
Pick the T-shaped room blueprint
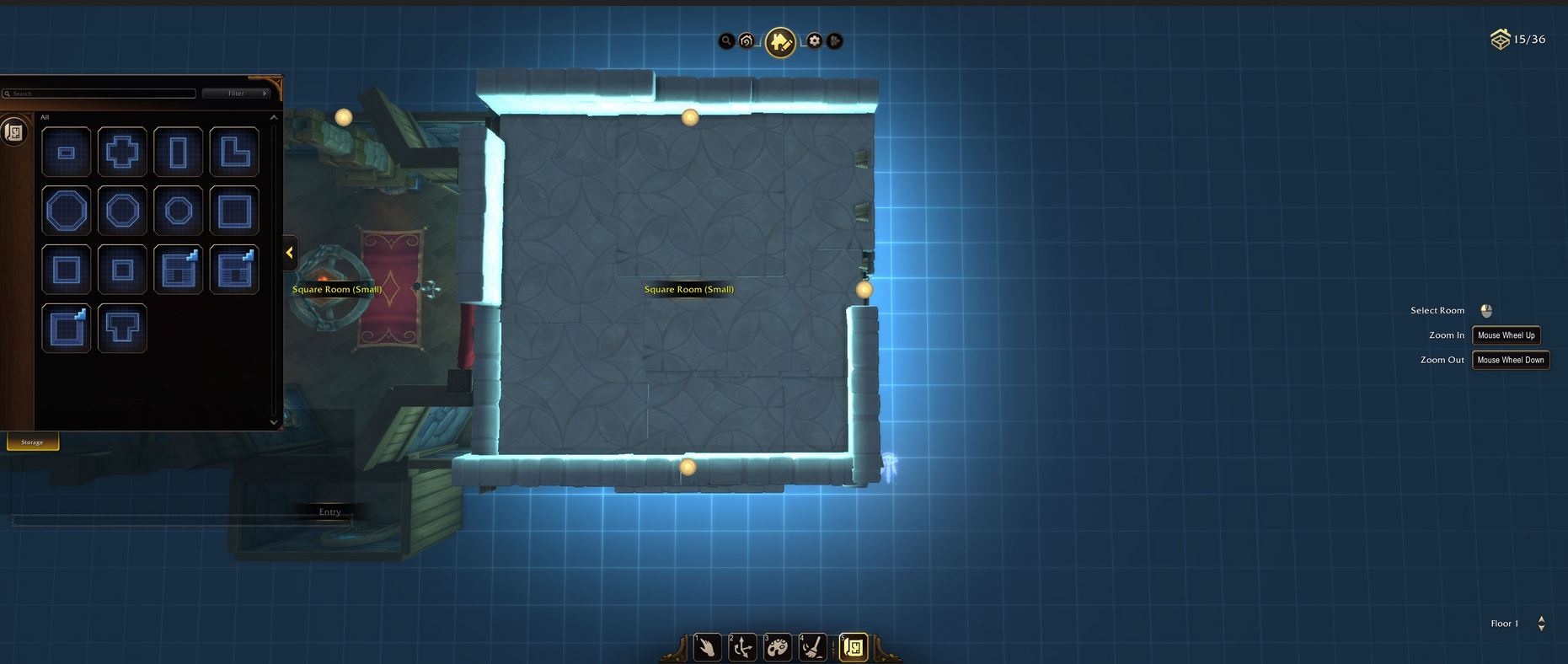122,328
